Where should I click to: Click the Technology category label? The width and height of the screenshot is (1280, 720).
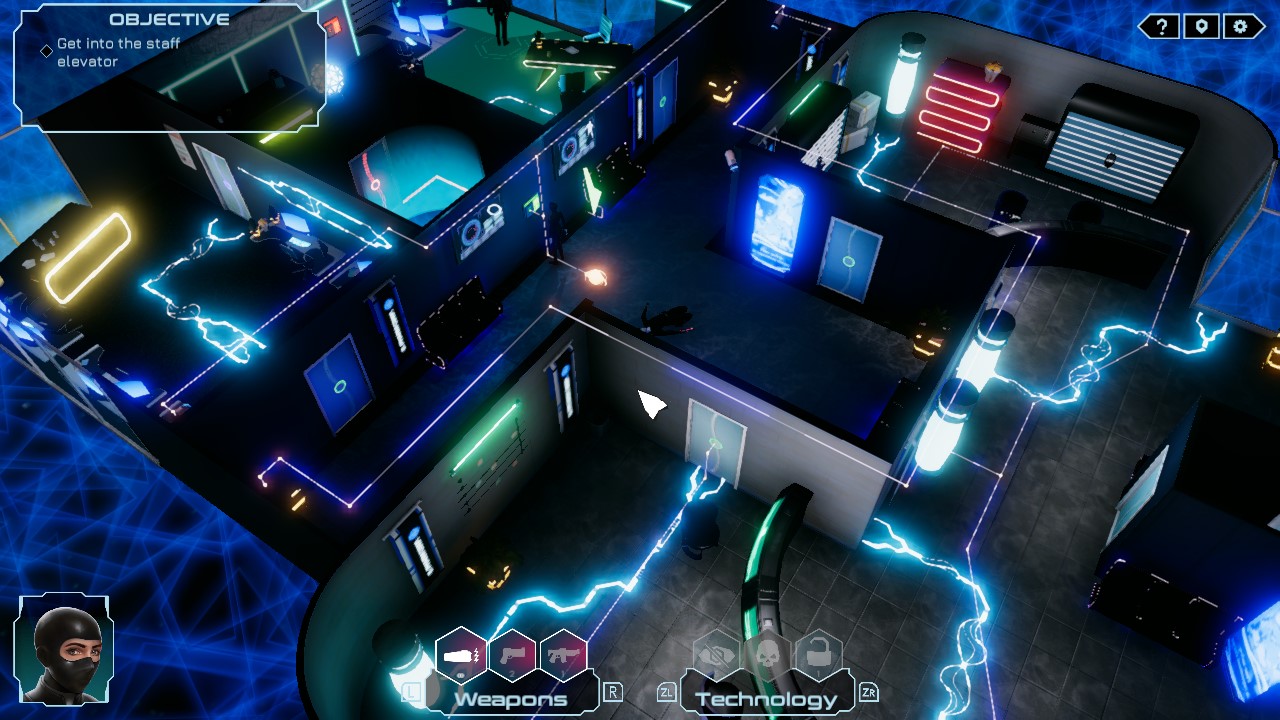coord(766,699)
